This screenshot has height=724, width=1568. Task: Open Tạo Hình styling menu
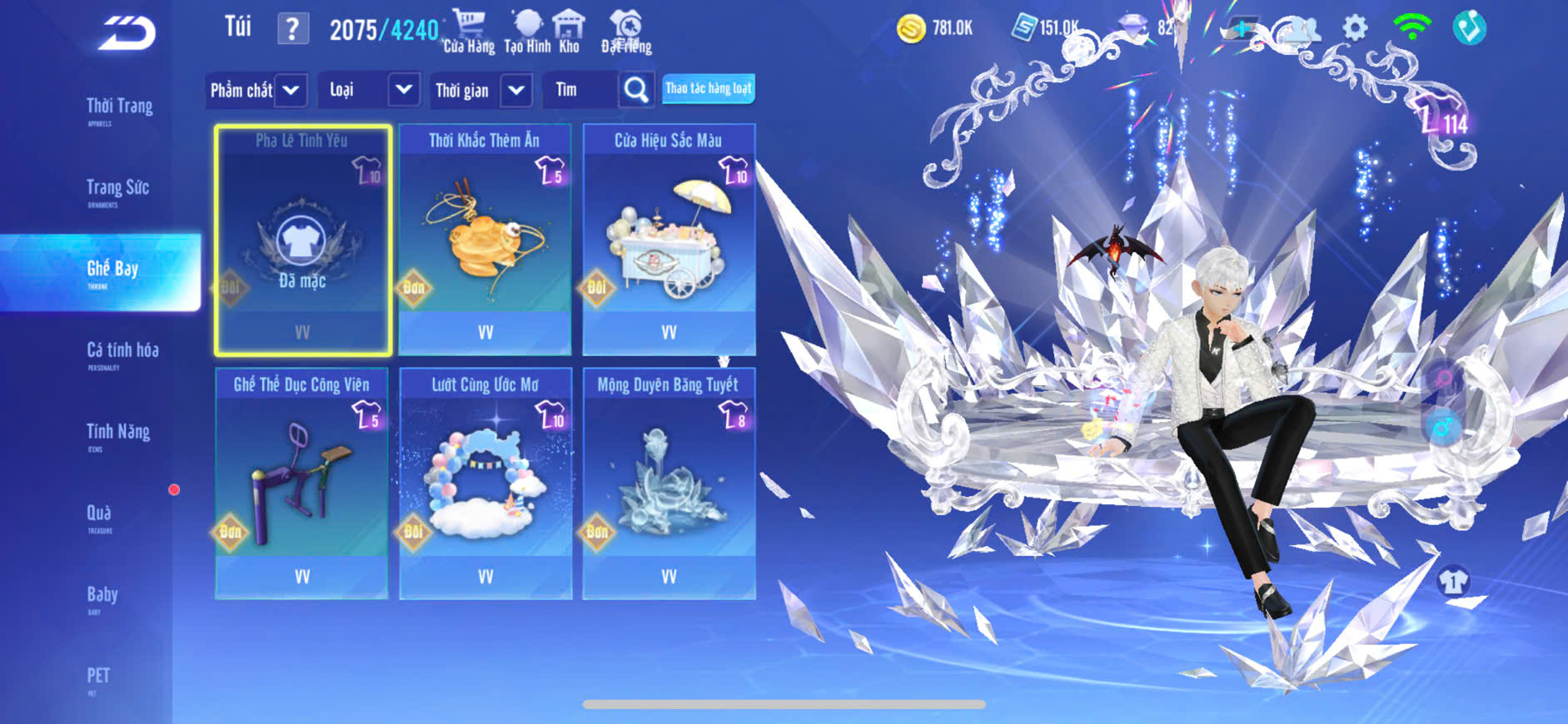click(527, 32)
